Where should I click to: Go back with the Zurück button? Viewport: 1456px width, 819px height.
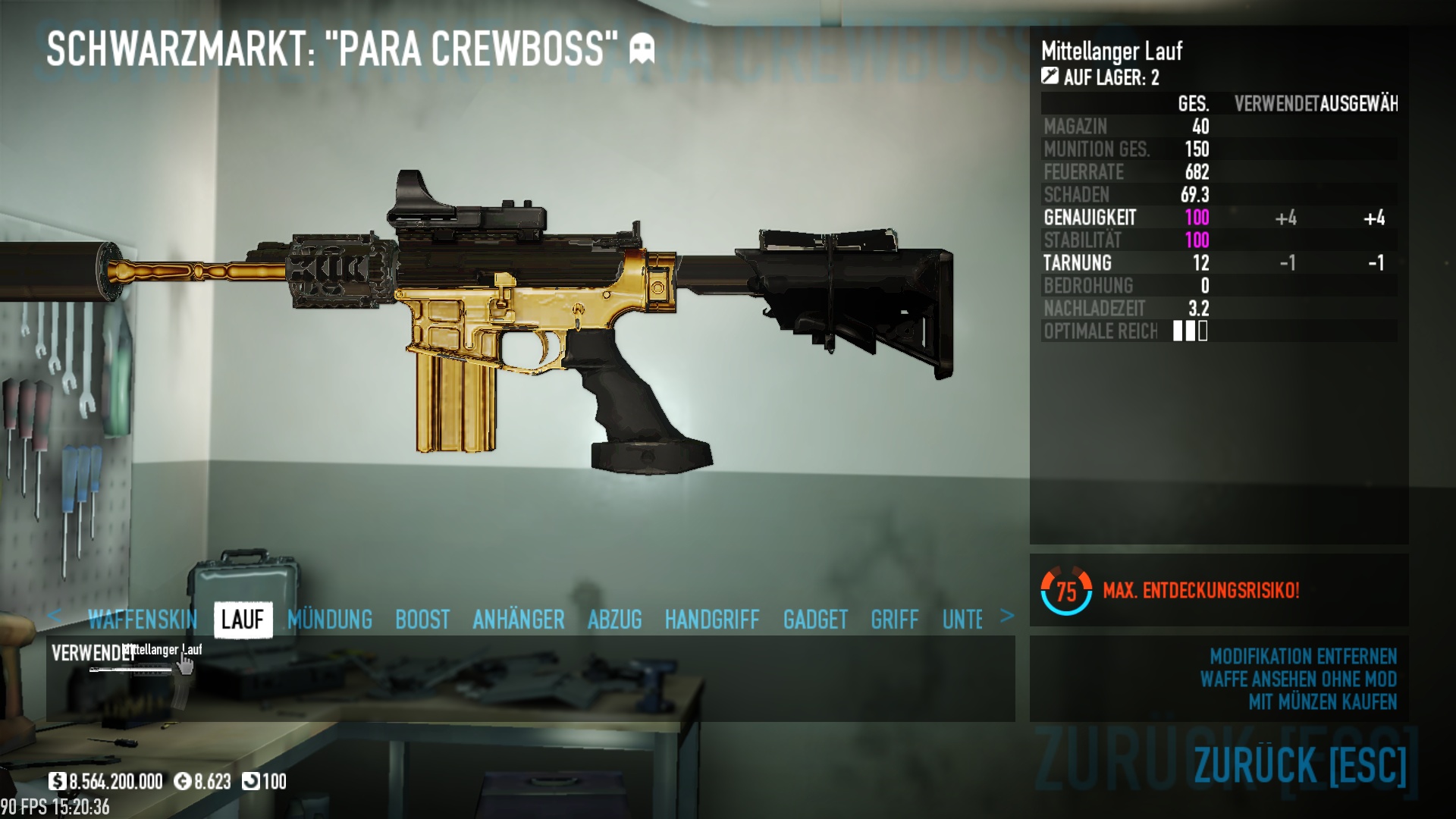pos(1299,764)
